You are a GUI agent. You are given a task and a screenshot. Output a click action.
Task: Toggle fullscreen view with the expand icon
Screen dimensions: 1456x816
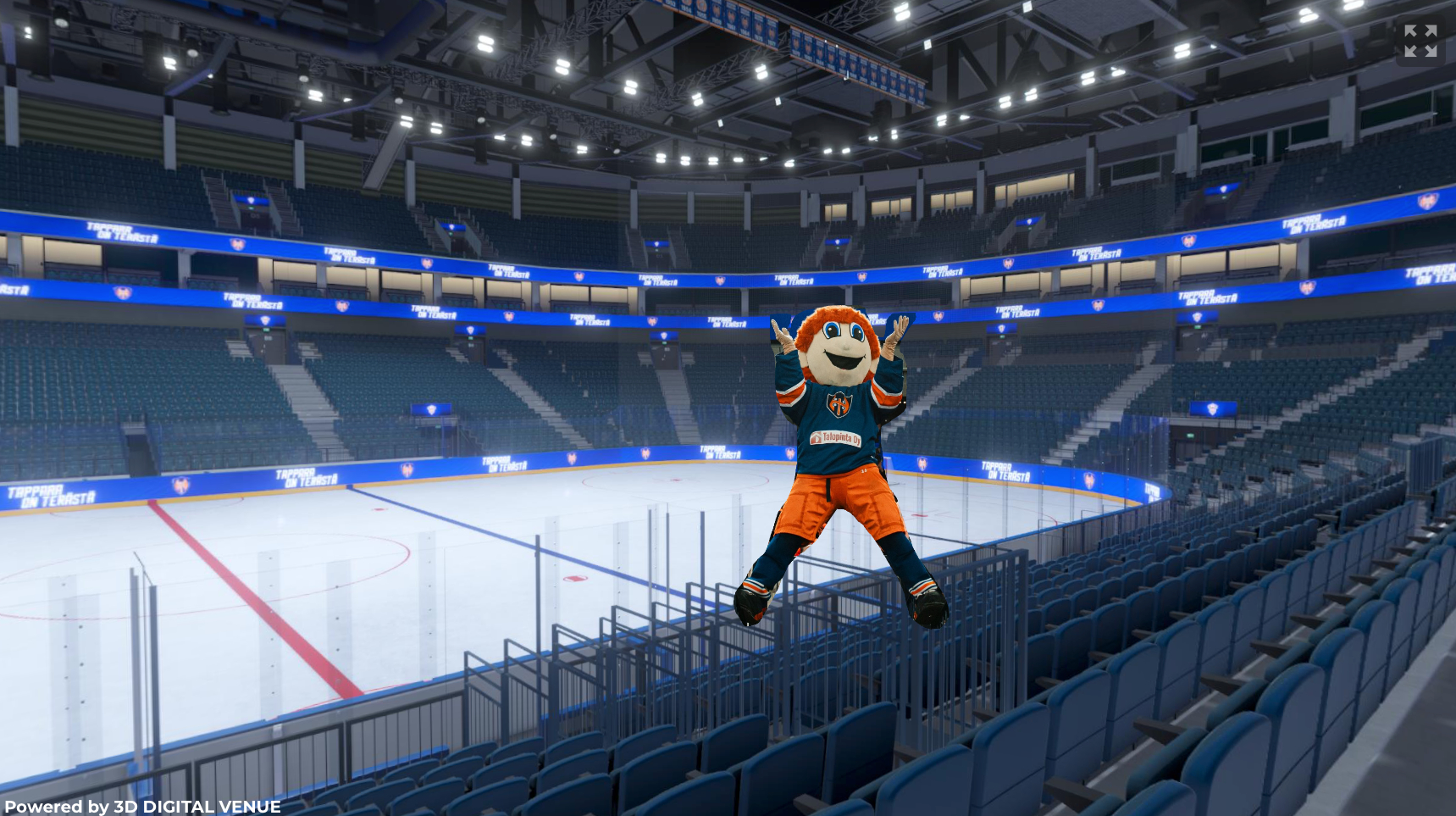tap(1420, 41)
